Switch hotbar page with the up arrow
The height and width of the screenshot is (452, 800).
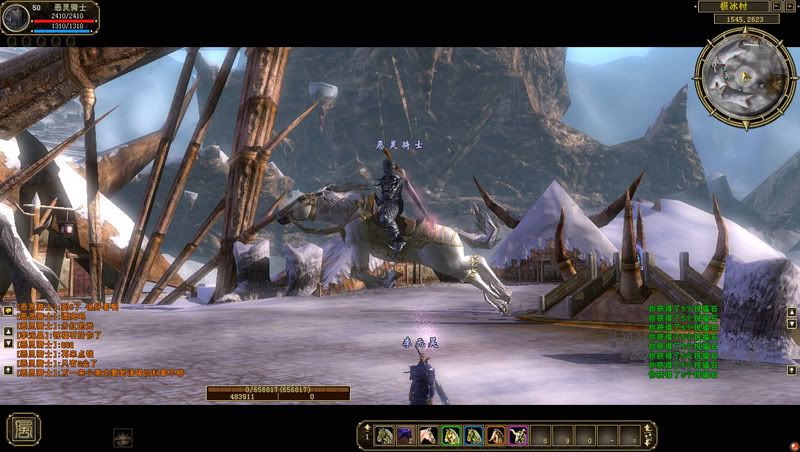pos(366,427)
